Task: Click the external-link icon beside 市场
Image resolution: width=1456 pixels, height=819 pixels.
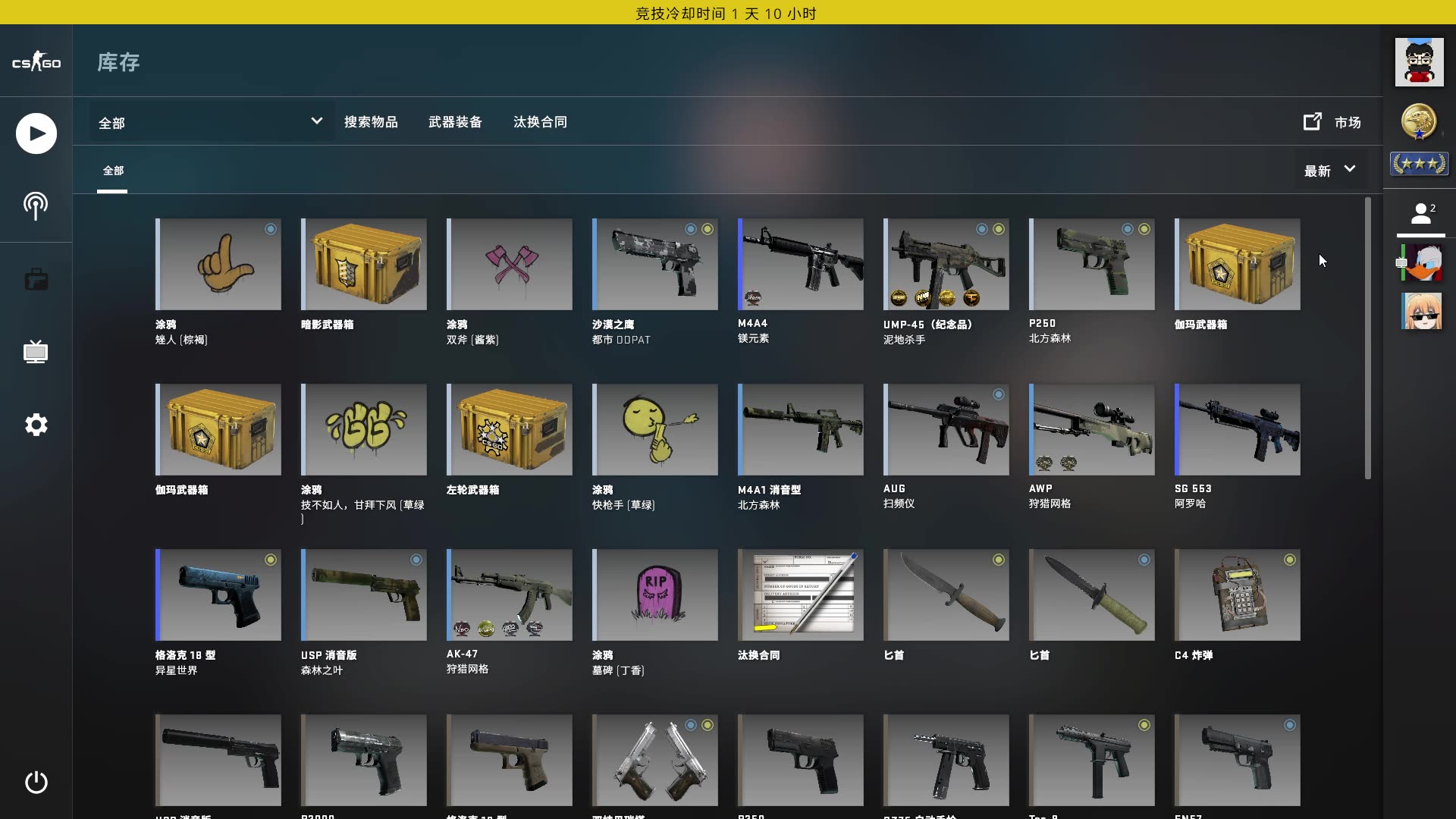Action: click(x=1312, y=121)
